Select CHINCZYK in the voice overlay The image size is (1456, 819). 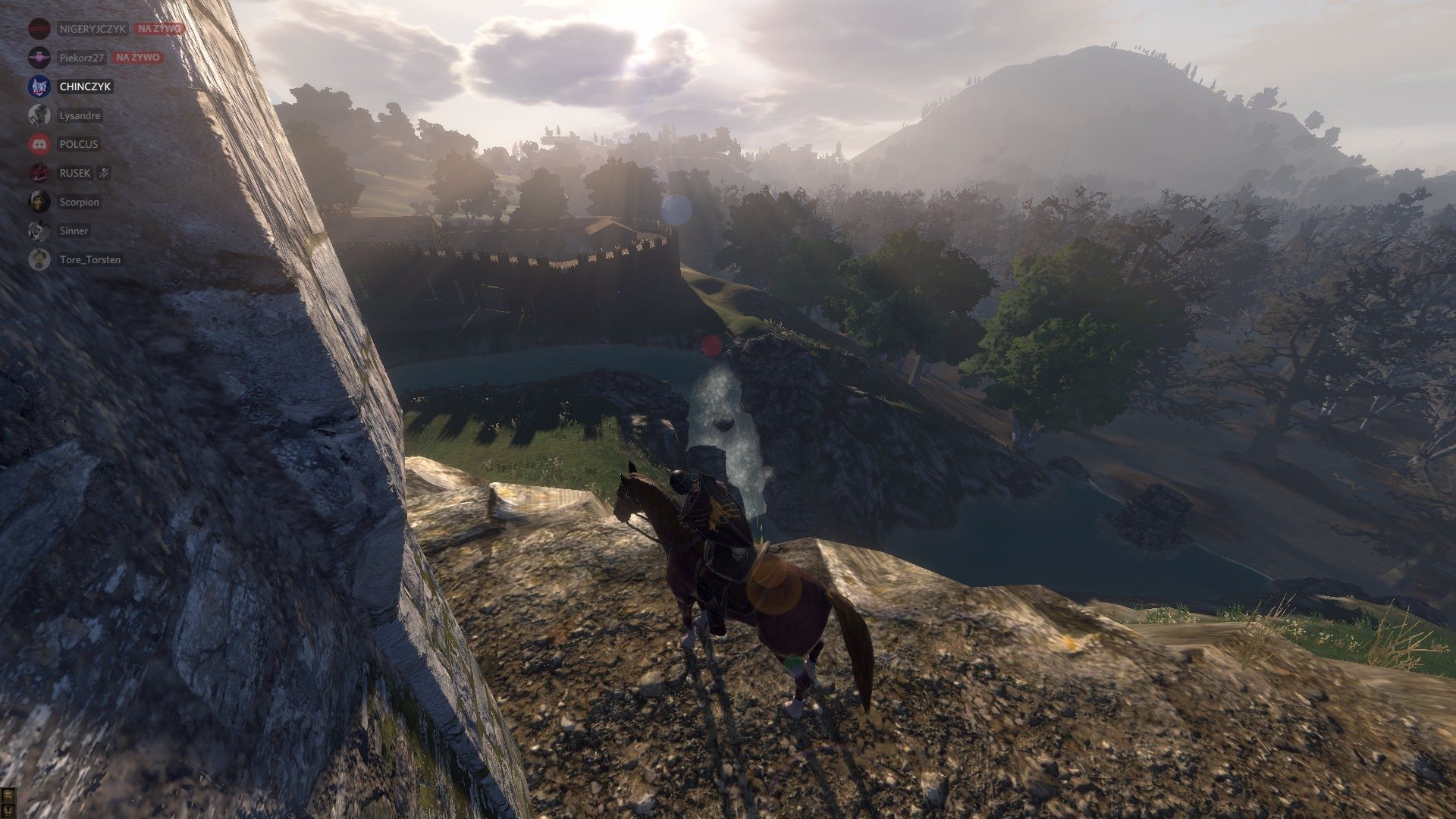pos(85,86)
